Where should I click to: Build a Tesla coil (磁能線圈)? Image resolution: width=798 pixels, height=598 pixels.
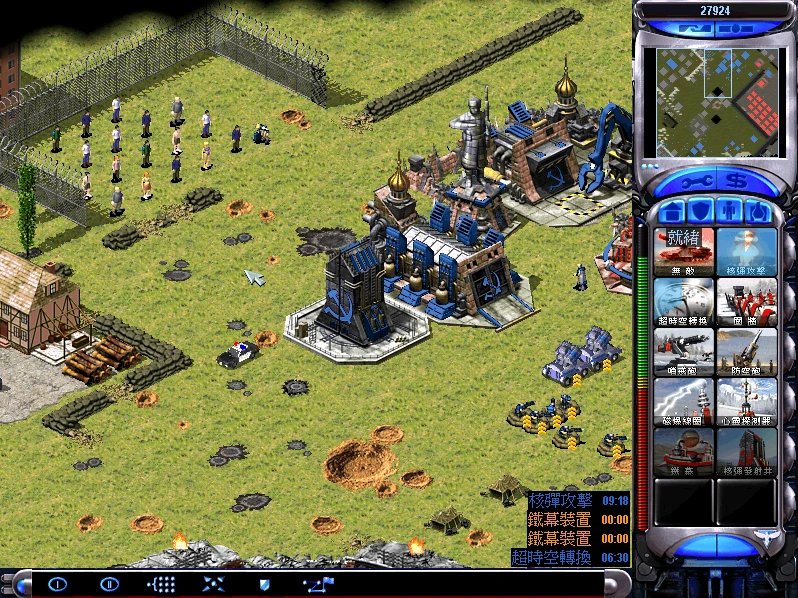coord(684,400)
